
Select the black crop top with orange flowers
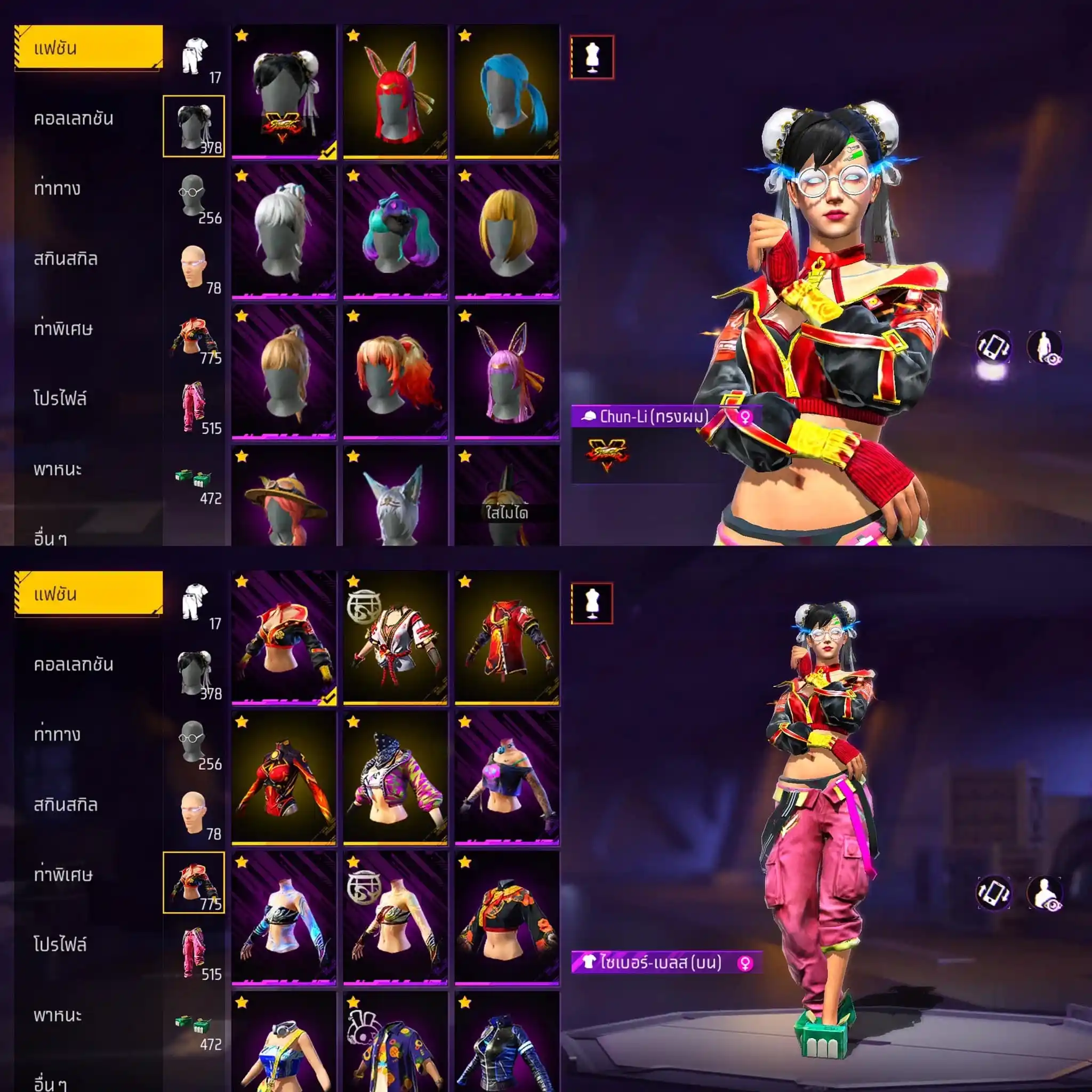507,918
